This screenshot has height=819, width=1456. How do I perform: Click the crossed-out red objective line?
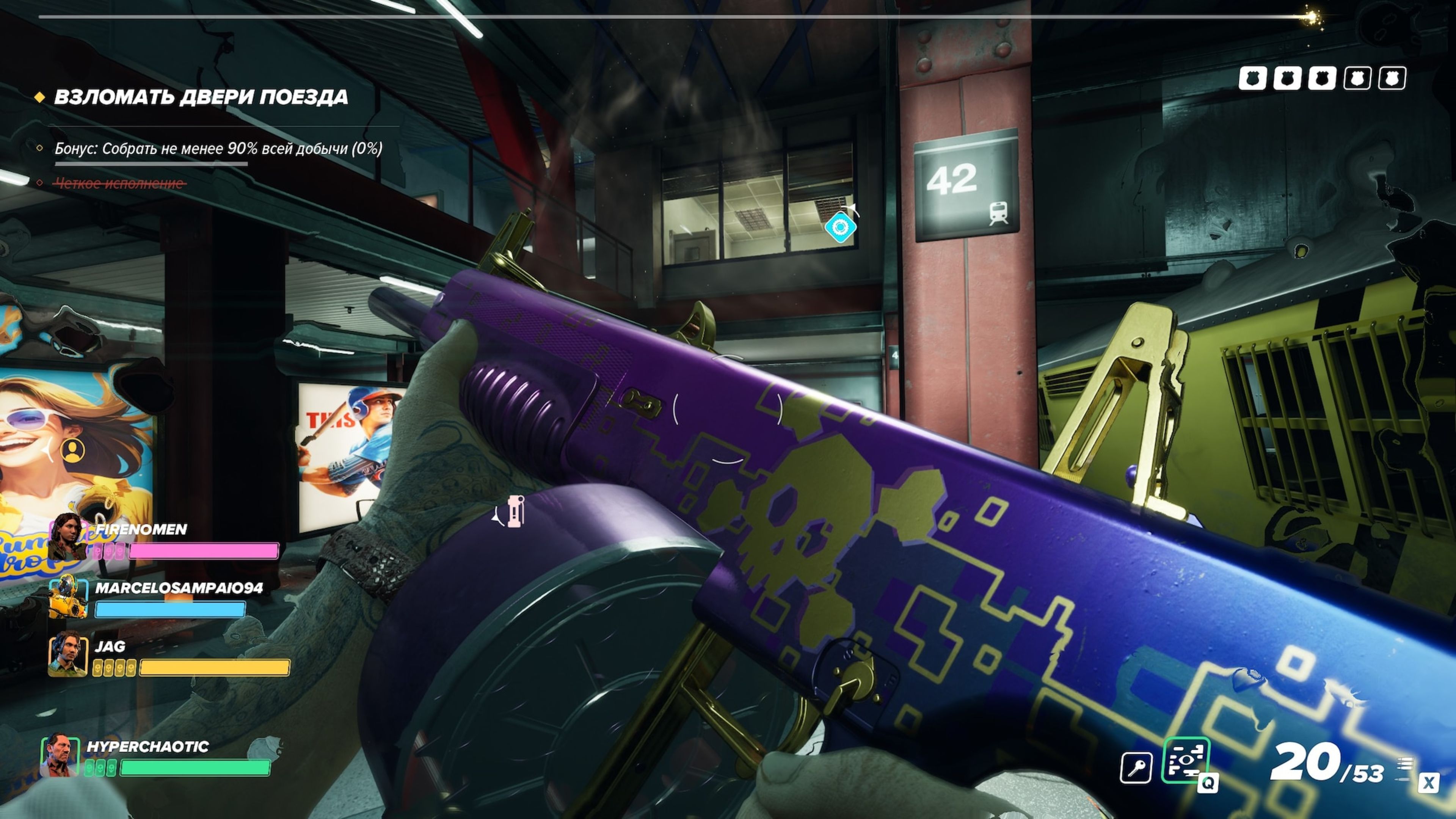coord(119,183)
